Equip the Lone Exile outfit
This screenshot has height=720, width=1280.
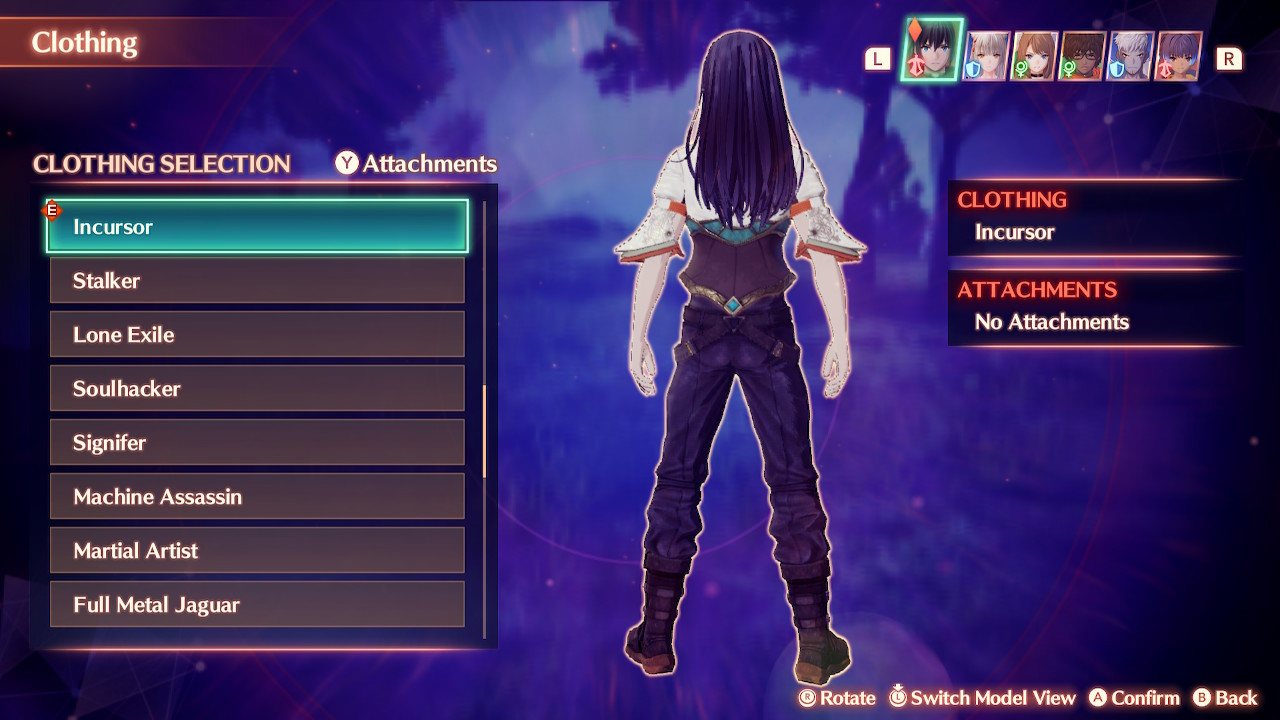tap(257, 334)
